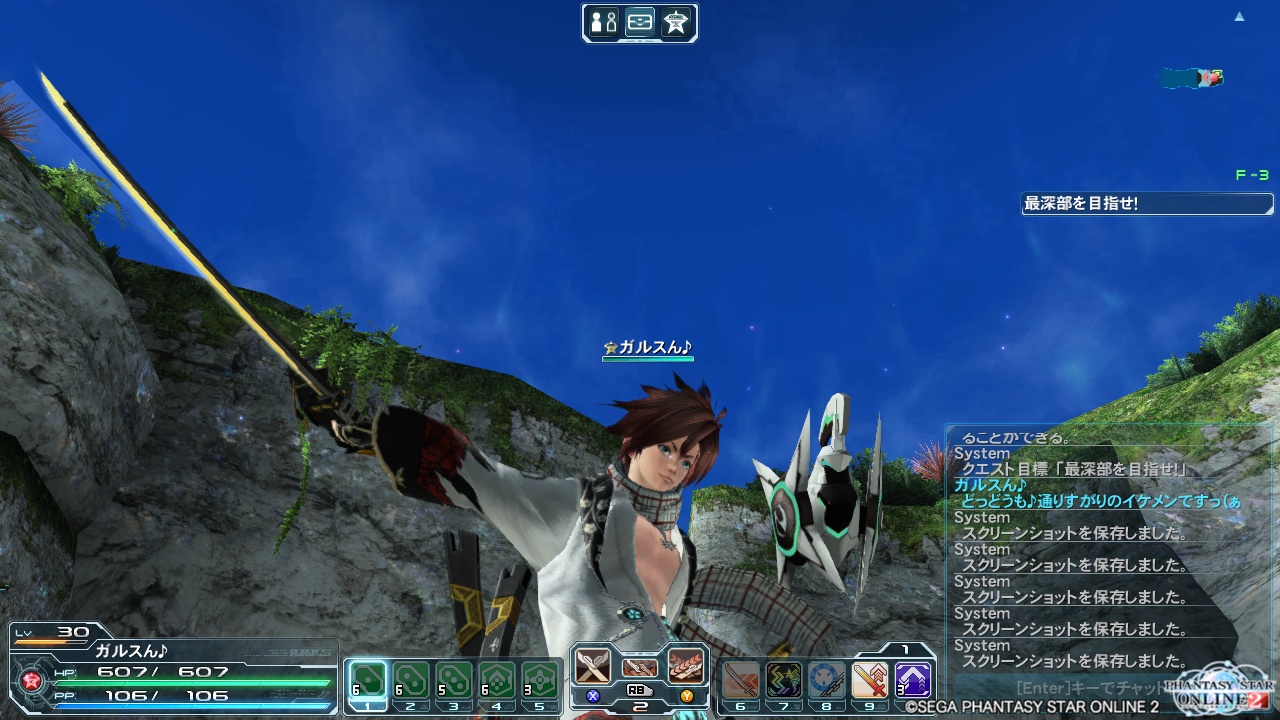Activate the katana skill in slot 6

(x=741, y=682)
